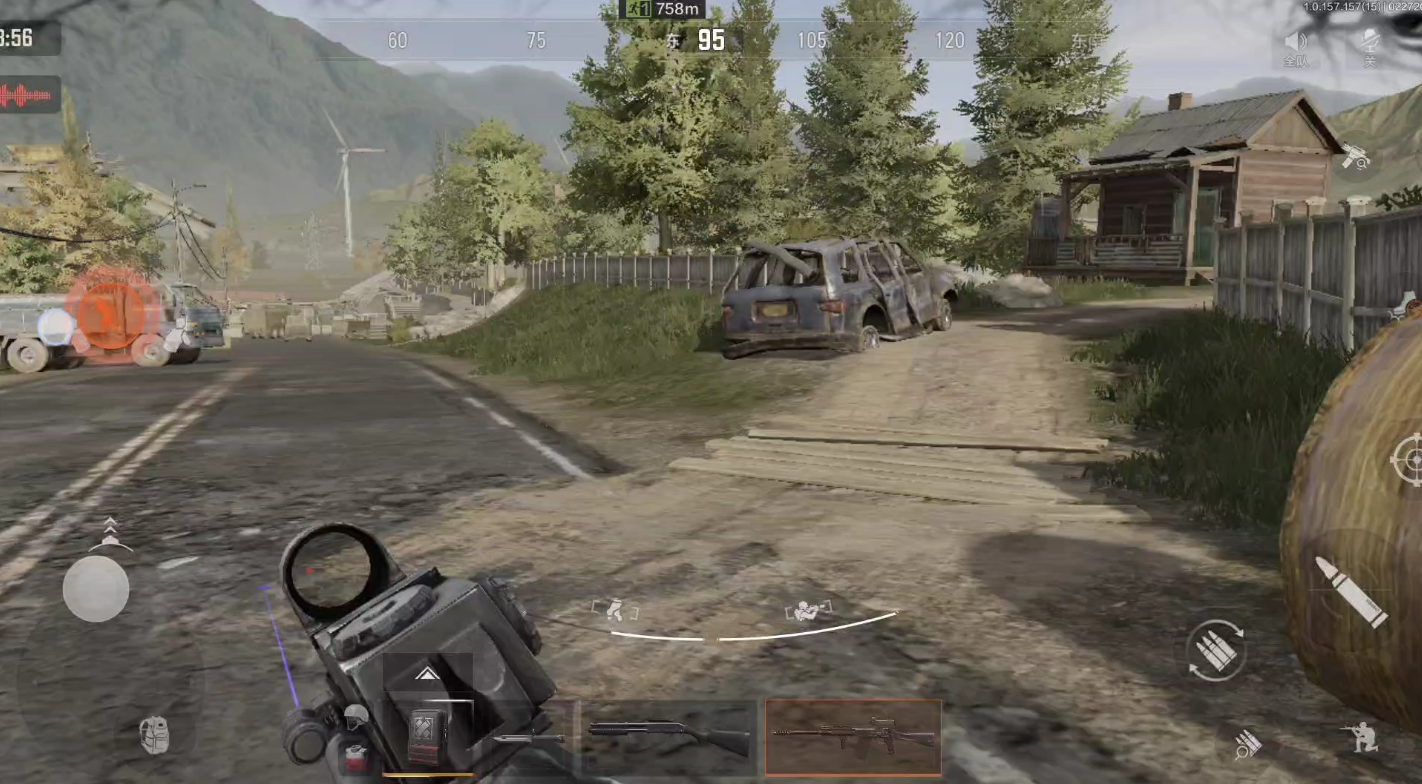Screen dimensions: 1422x784
Task: Reload using the circular ammo button
Action: pos(1215,652)
